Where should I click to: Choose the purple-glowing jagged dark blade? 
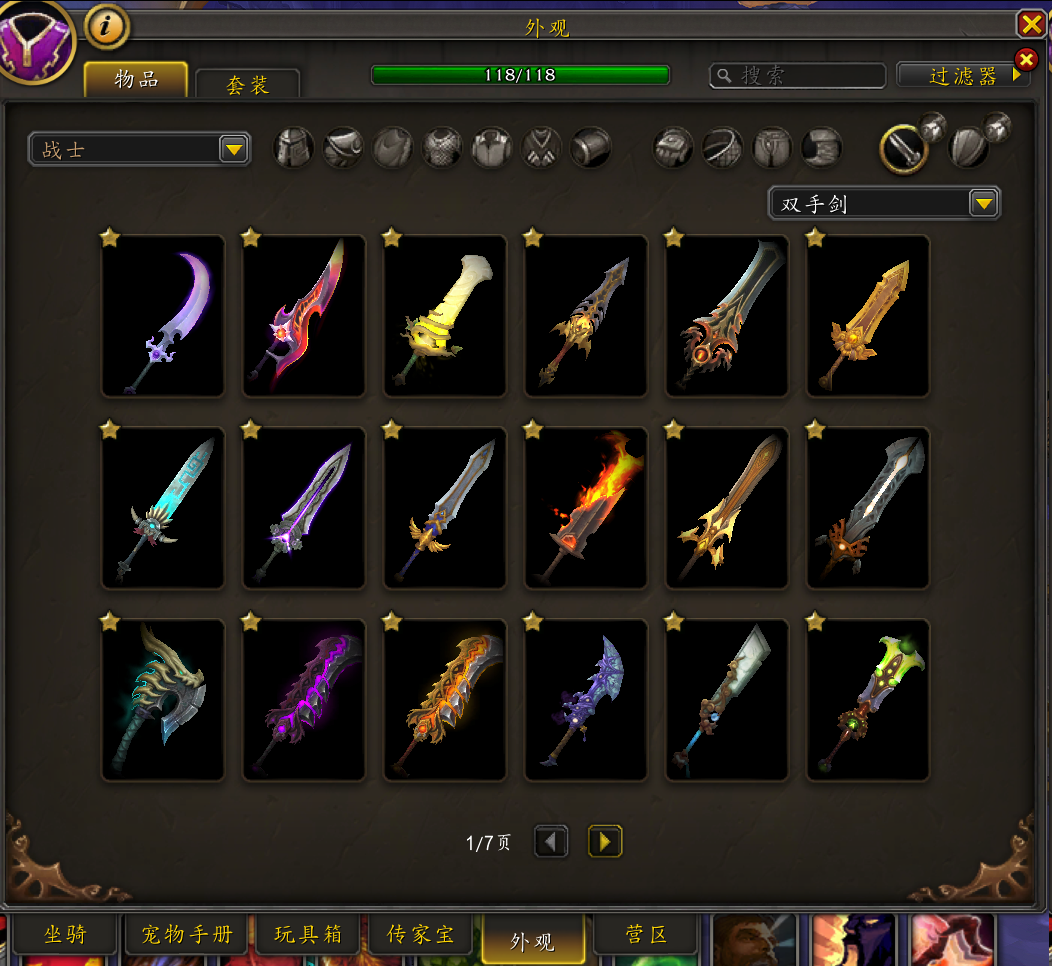click(304, 700)
